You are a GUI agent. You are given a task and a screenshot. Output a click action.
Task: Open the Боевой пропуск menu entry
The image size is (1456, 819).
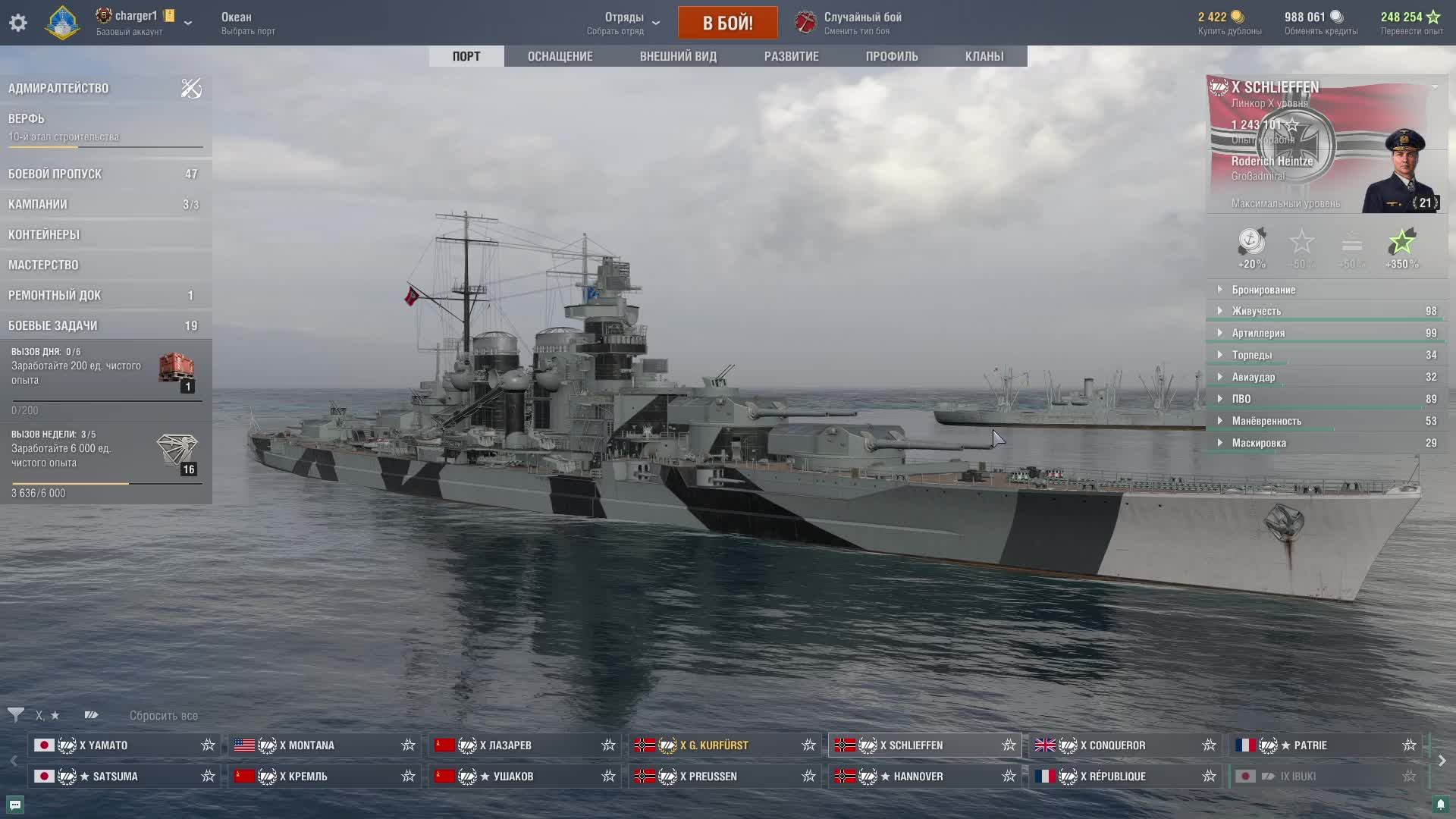pos(55,174)
